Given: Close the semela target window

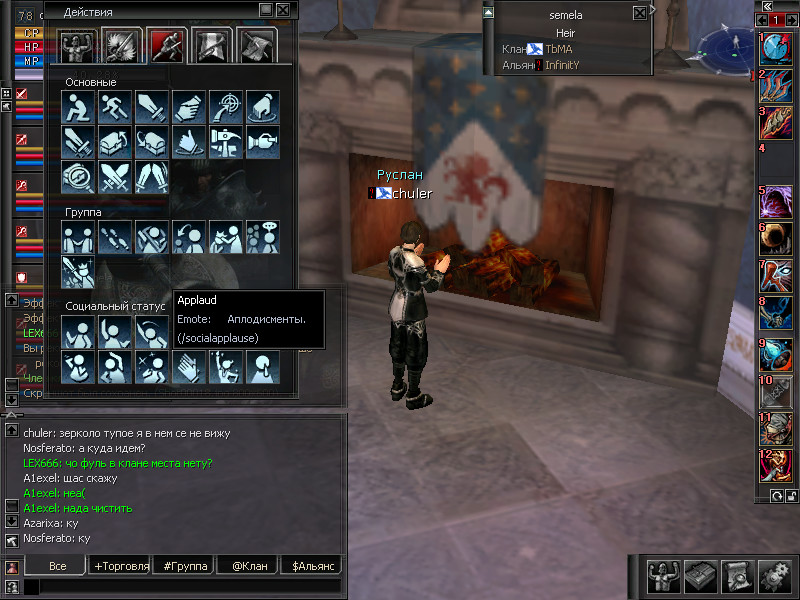Looking at the screenshot, I should tap(640, 13).
